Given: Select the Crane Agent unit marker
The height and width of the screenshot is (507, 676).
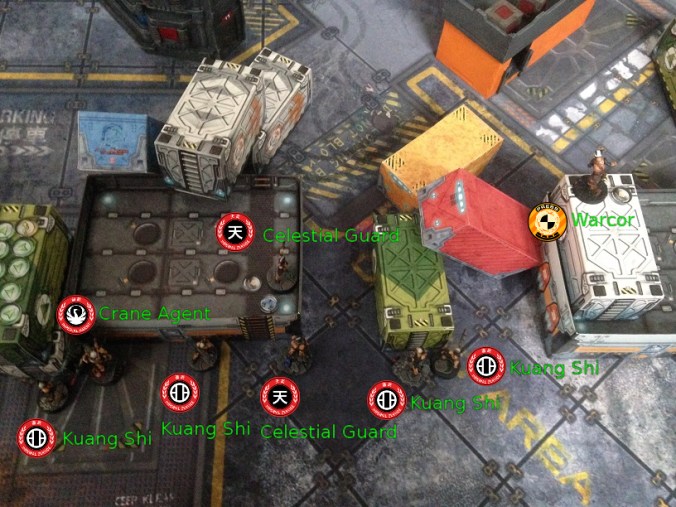Looking at the screenshot, I should tap(76, 314).
